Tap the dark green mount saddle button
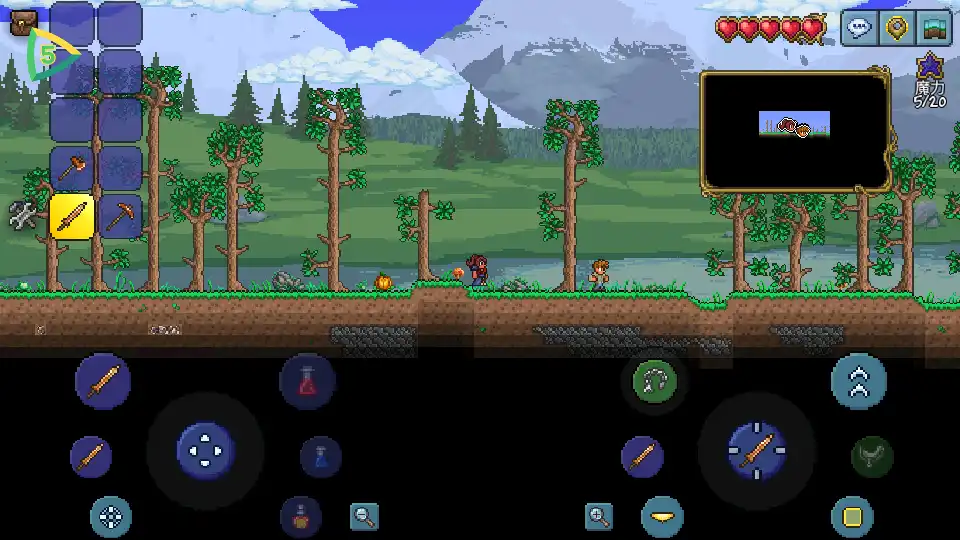The width and height of the screenshot is (960, 540). click(x=871, y=457)
